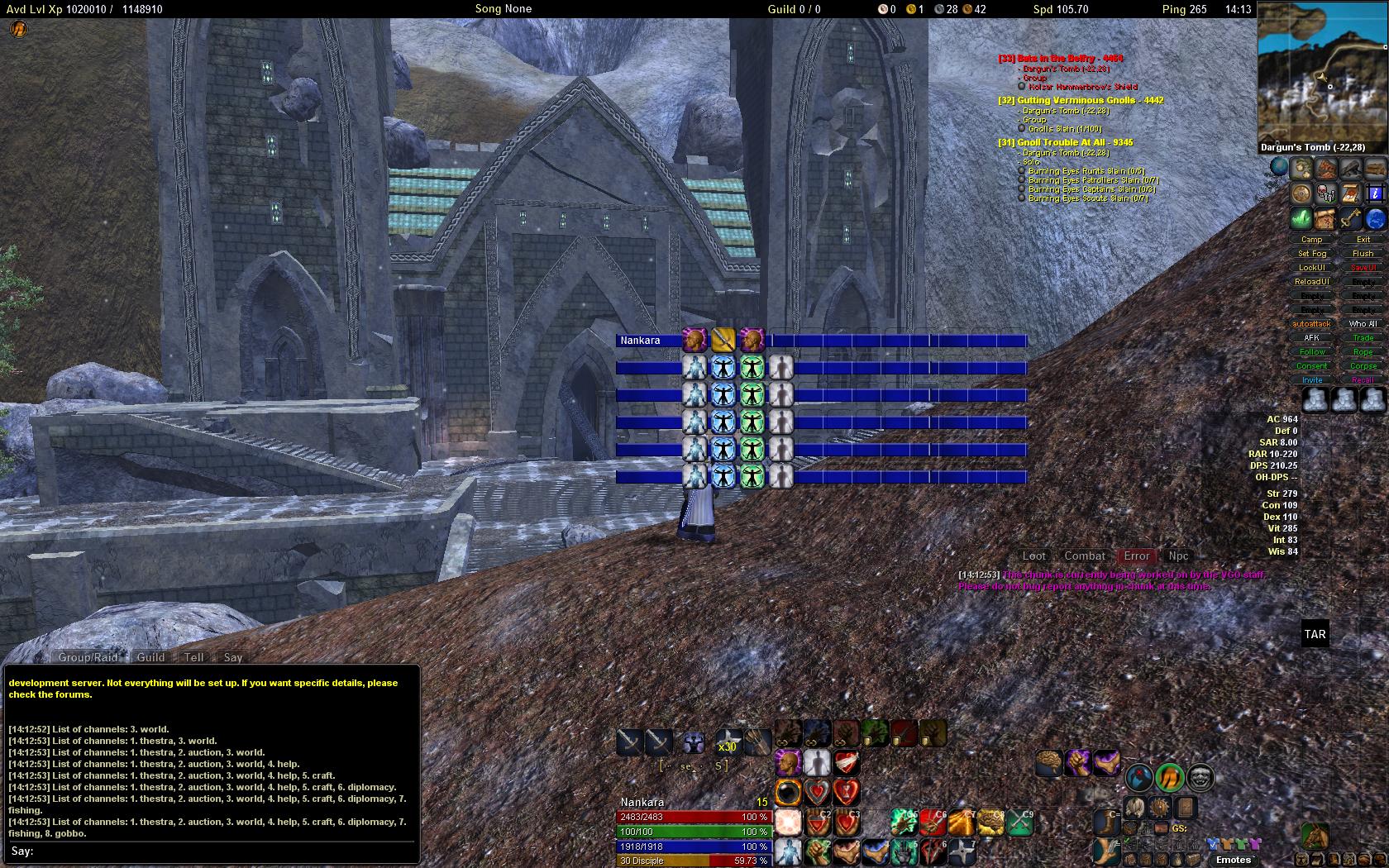Toggle the autoattack button

pos(1312,324)
